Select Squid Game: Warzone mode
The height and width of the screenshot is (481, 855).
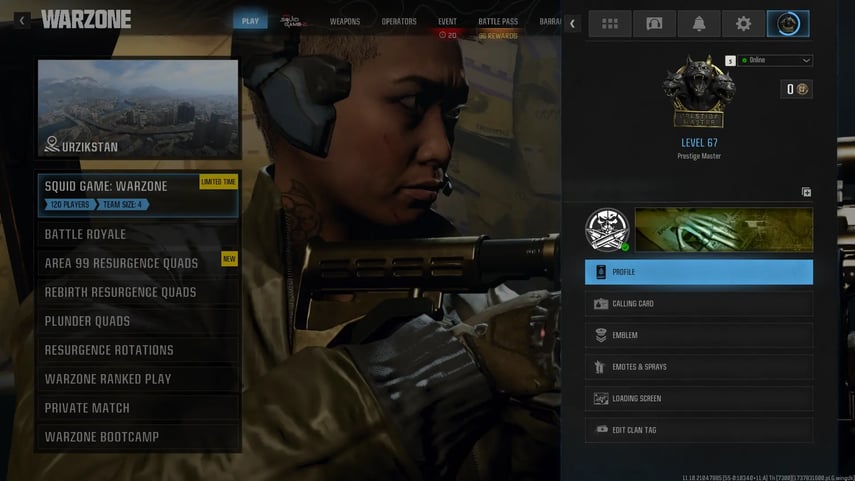pos(137,195)
